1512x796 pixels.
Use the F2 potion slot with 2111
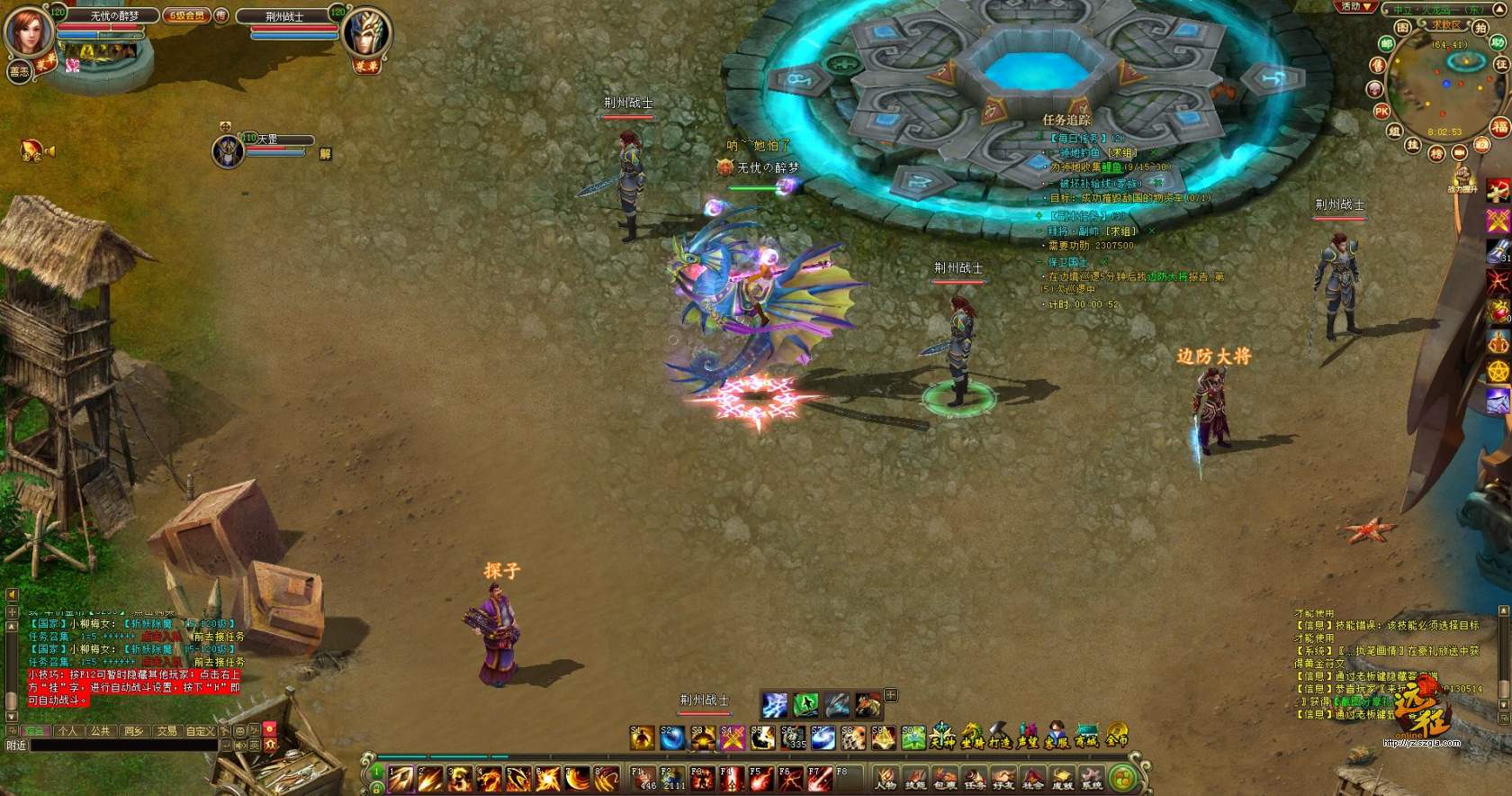tap(673, 777)
